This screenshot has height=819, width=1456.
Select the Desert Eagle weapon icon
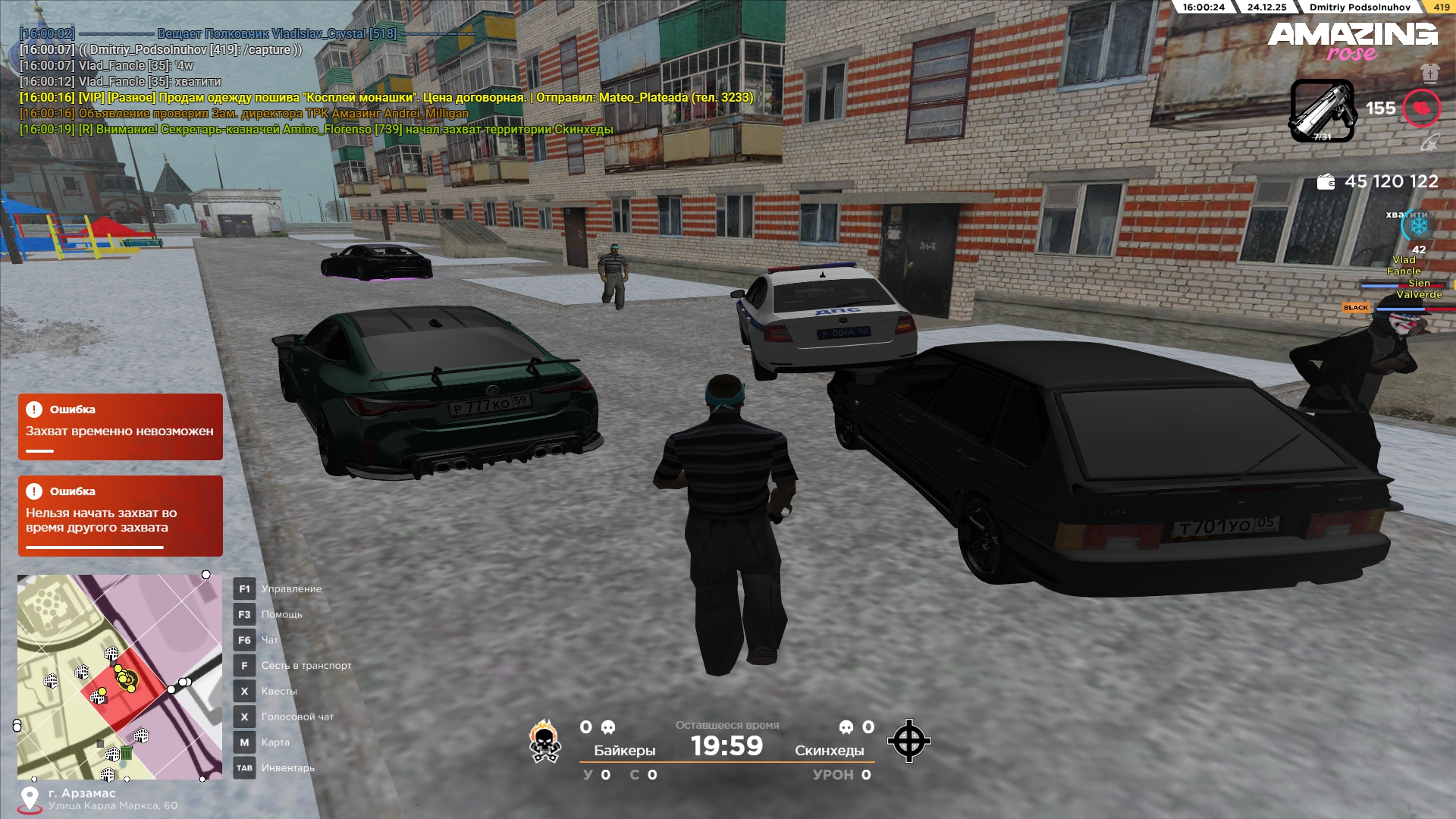point(1322,111)
